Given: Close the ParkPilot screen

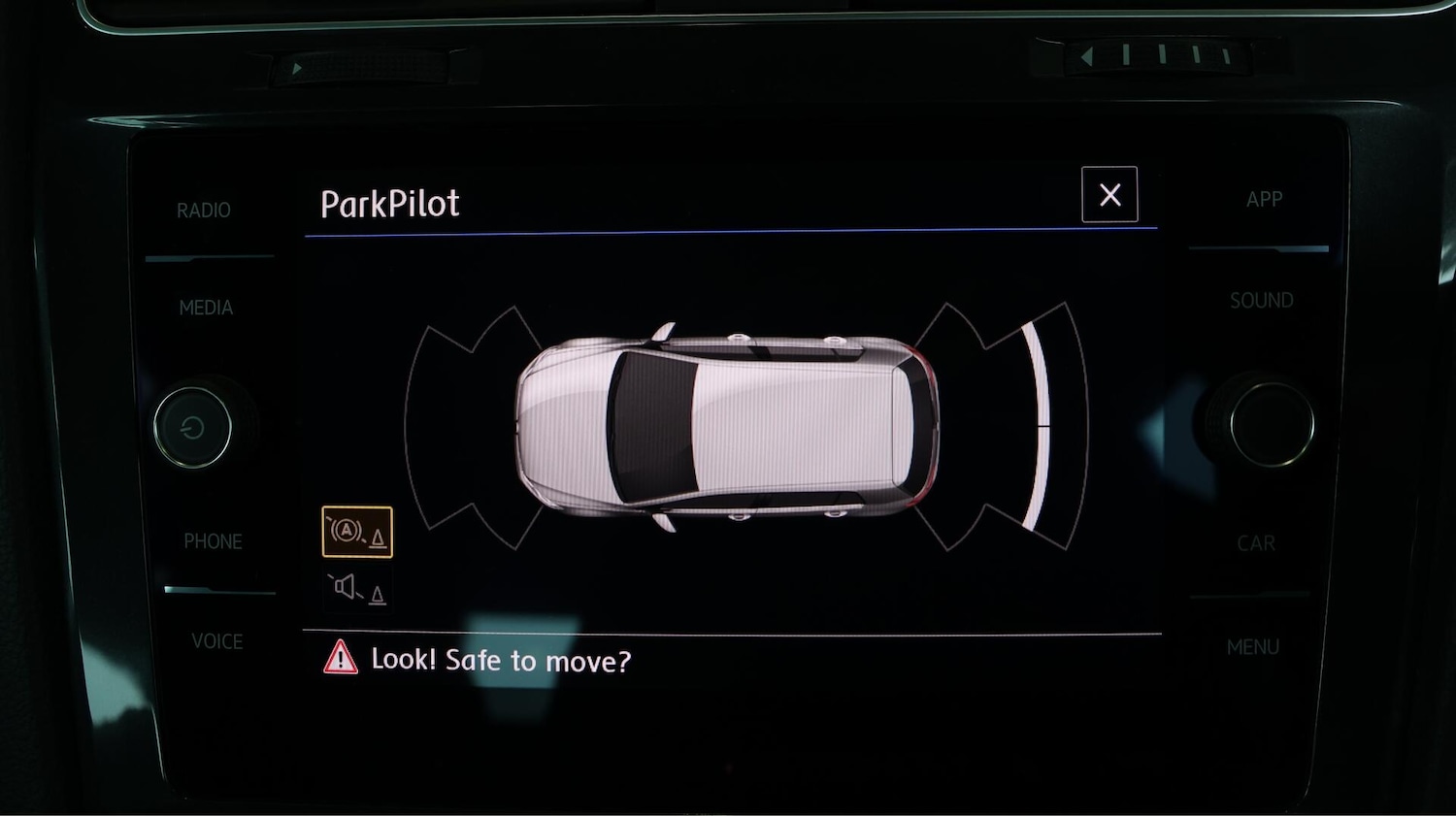Looking at the screenshot, I should 1109,195.
